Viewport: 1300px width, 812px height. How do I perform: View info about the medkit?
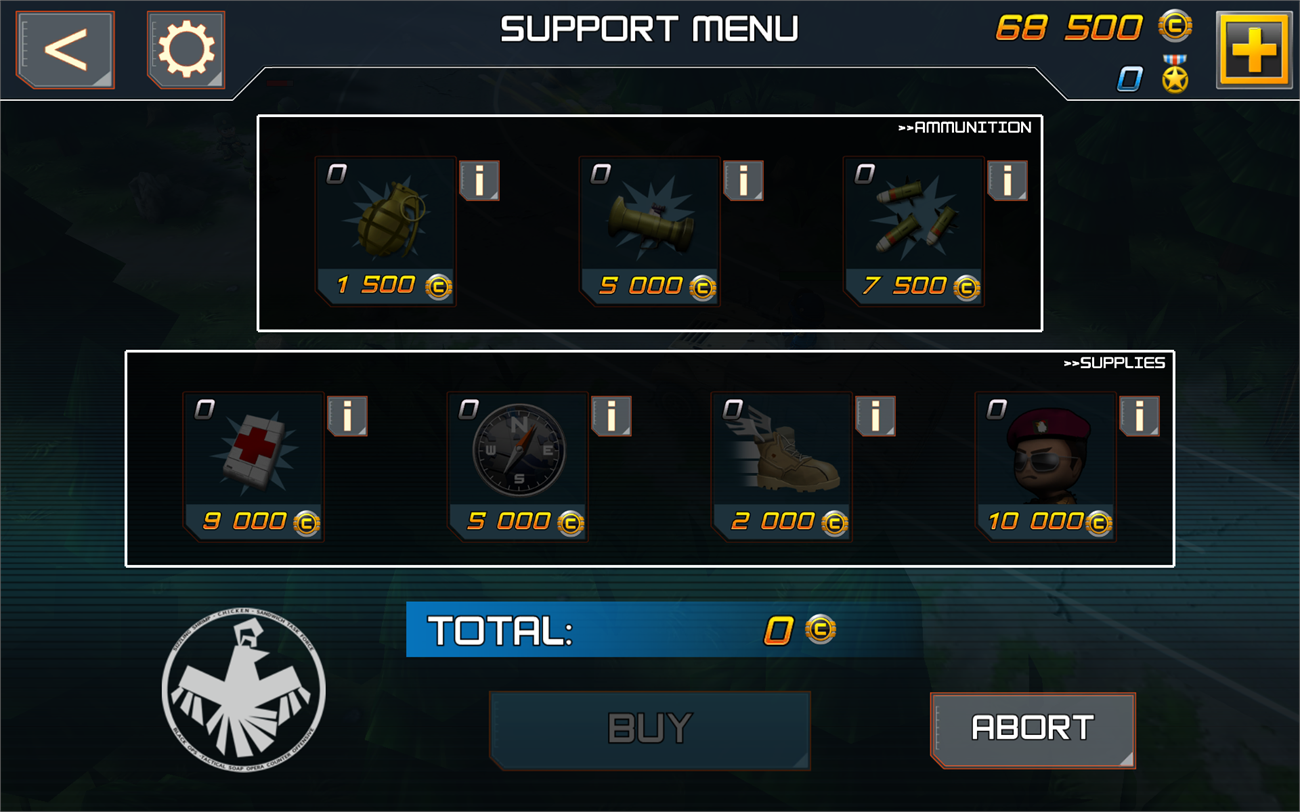click(x=347, y=416)
